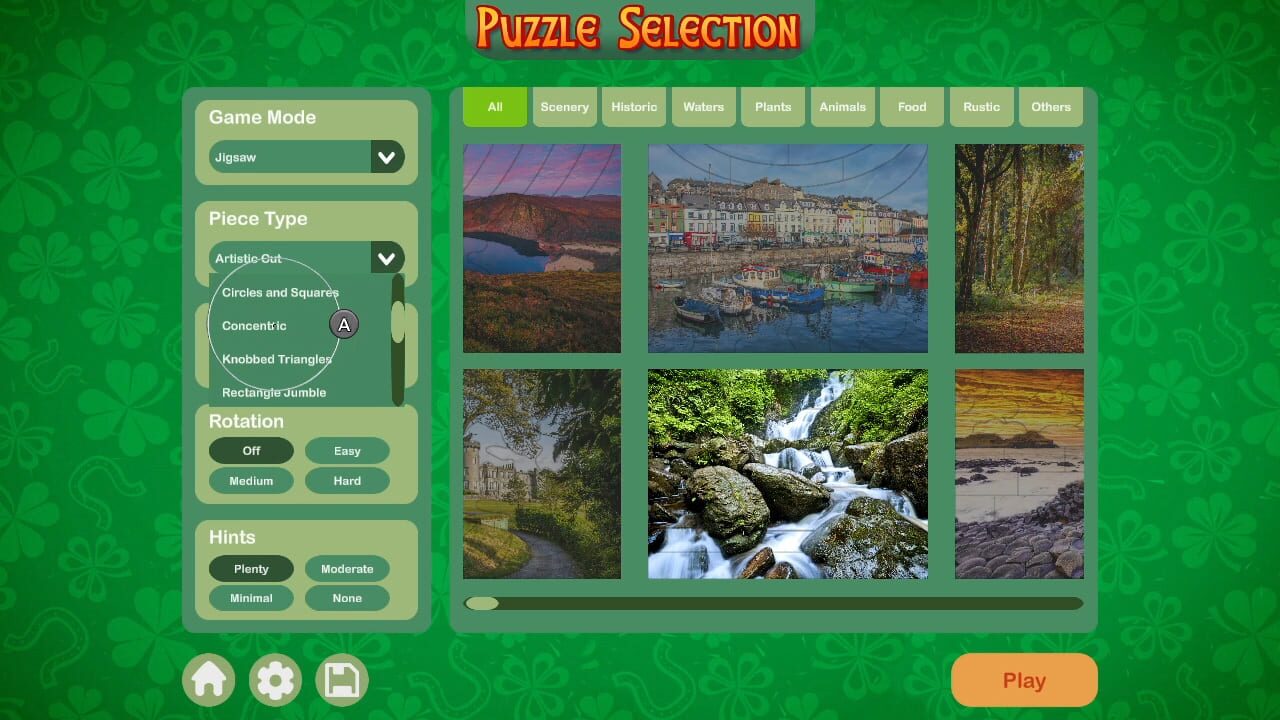Enable Hard rotation mode
The image size is (1280, 720).
347,480
